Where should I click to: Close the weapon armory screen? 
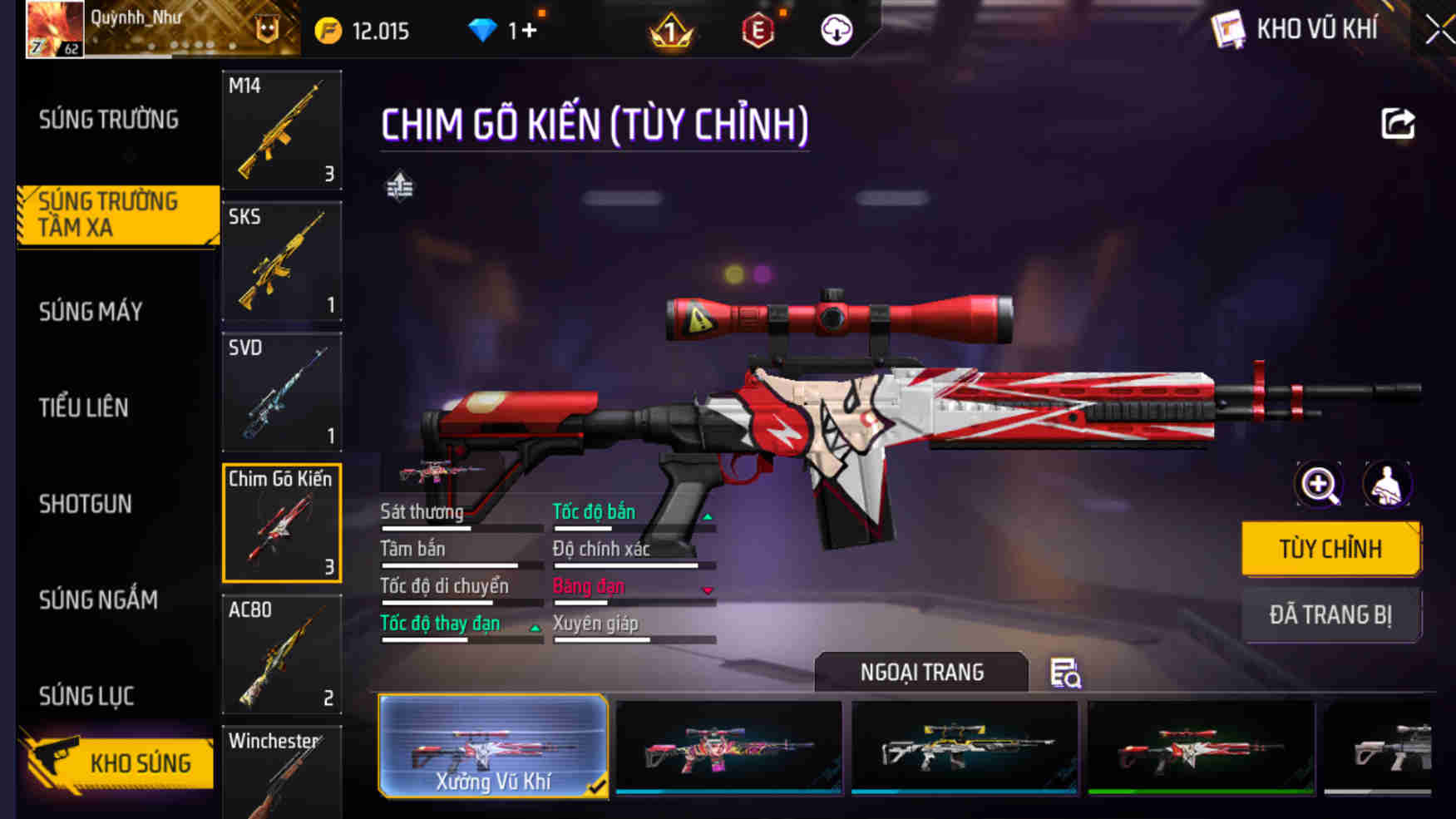pyautogui.click(x=1439, y=31)
